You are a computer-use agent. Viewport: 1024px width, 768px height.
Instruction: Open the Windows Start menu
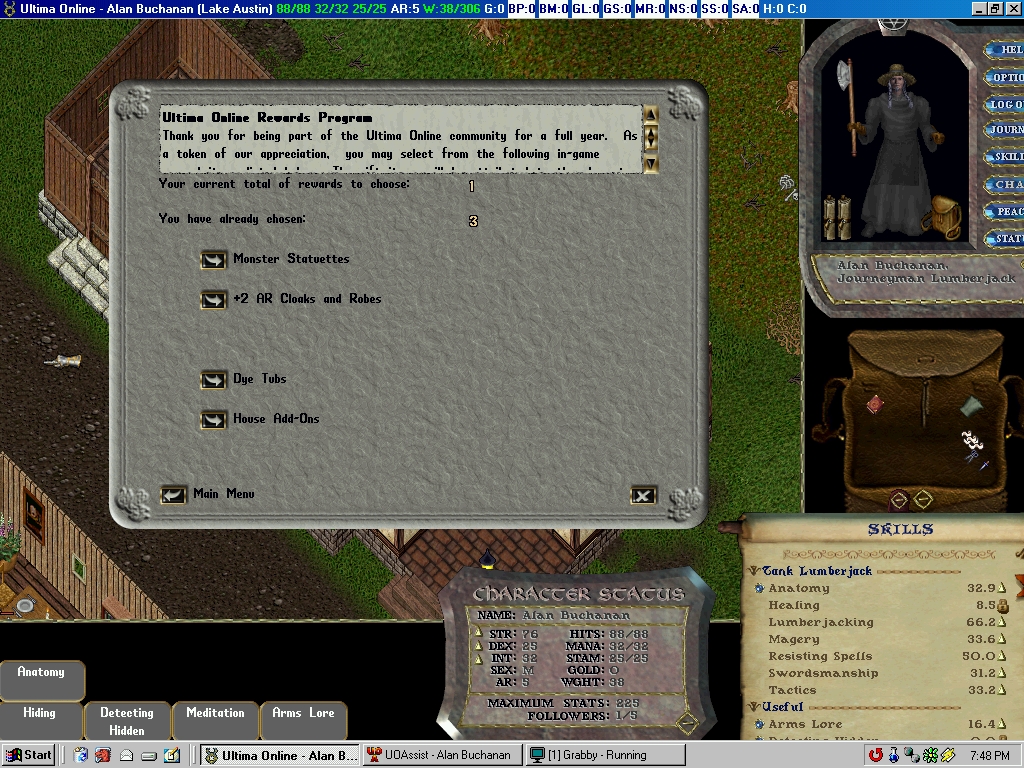pyautogui.click(x=29, y=755)
